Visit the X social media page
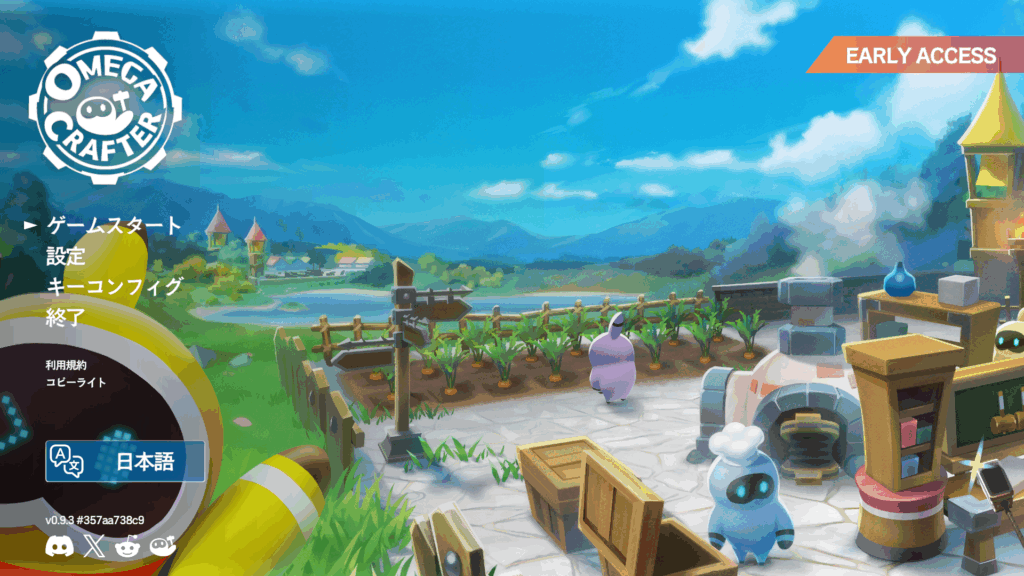The height and width of the screenshot is (576, 1024). [93, 545]
